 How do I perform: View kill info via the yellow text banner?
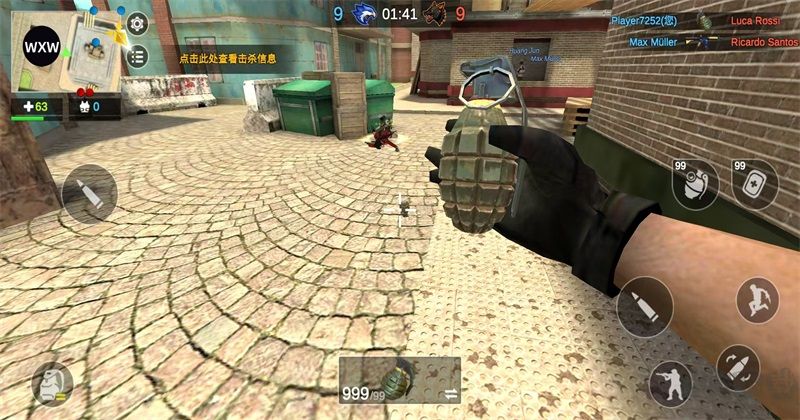pos(226,59)
